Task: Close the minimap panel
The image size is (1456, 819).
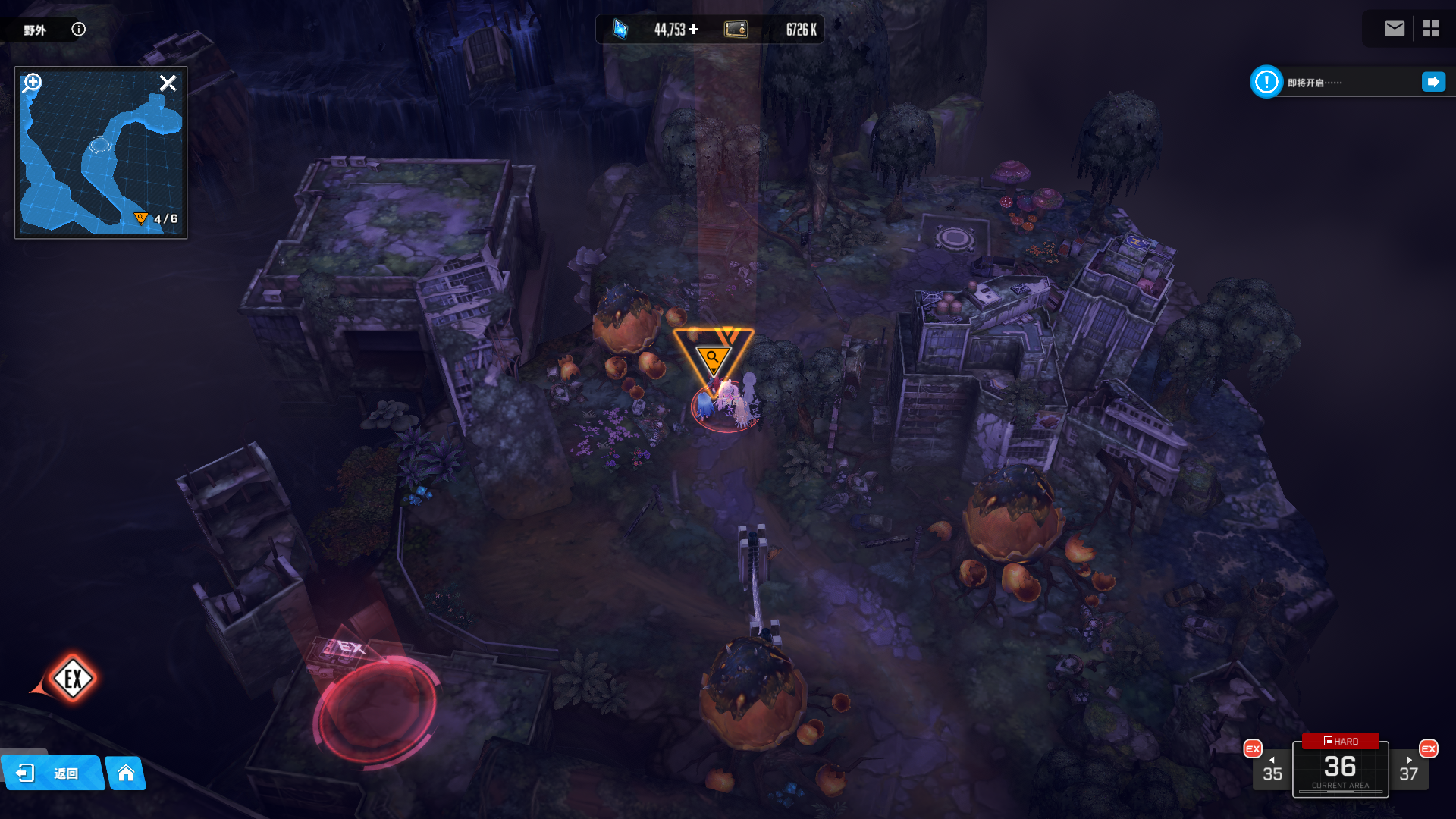Action: coord(168,83)
